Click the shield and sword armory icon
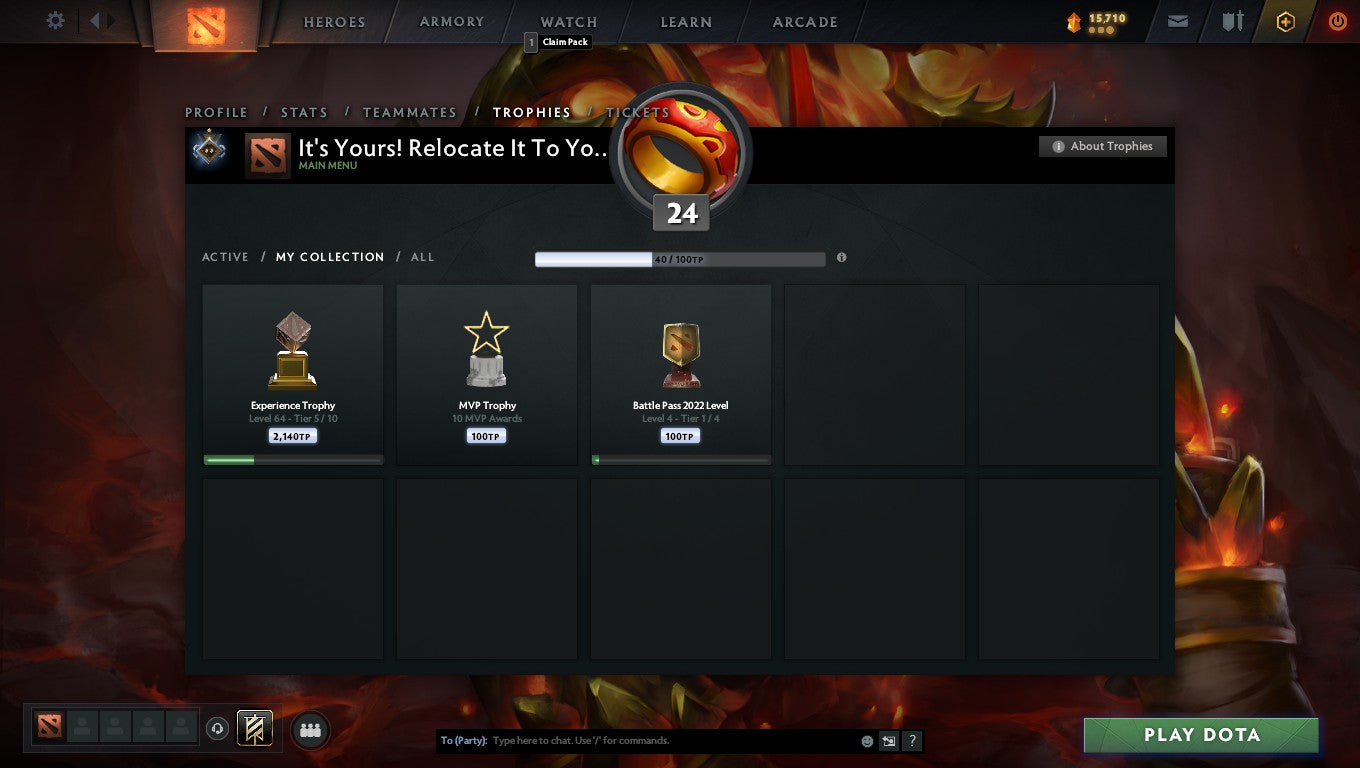Viewport: 1360px width, 768px height. pos(1233,20)
